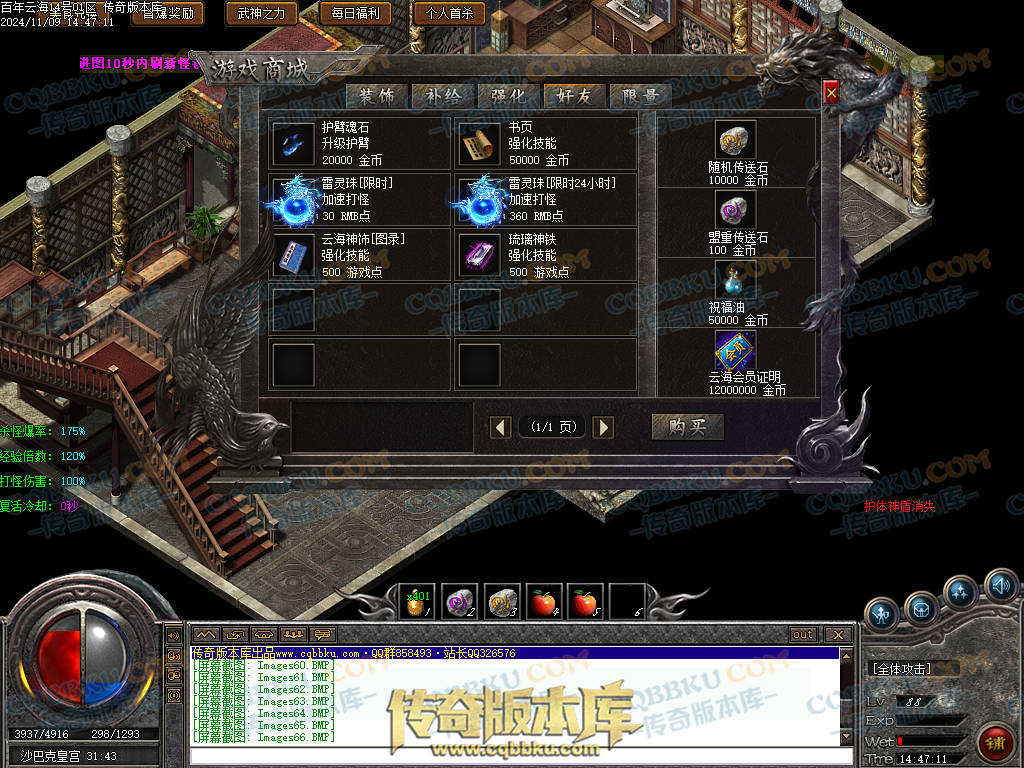Pick the 云海神饰 blue book item
The image size is (1024, 768).
click(294, 255)
